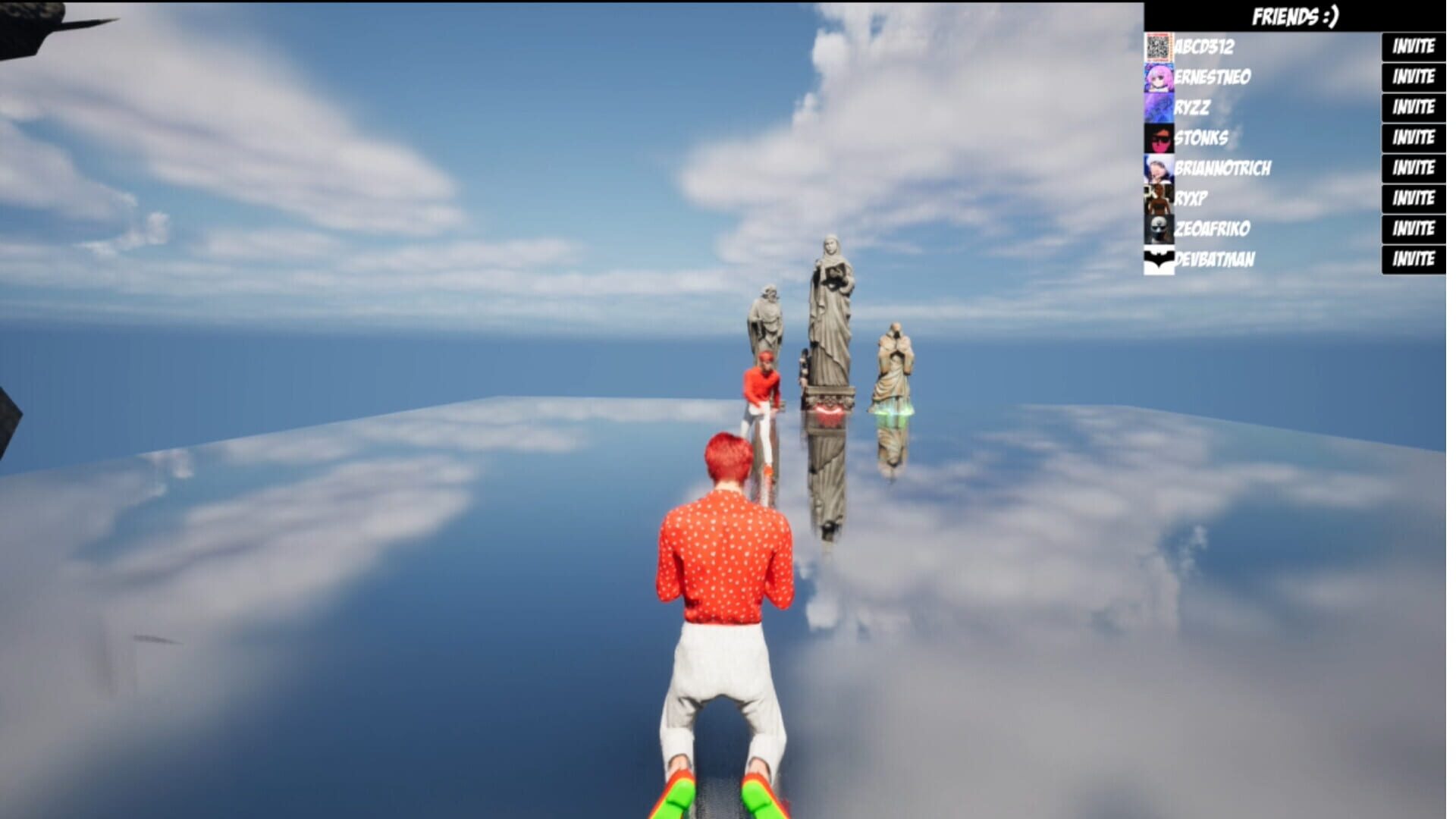The height and width of the screenshot is (819, 1456).
Task: Click the FRIENDS :) panel header
Action: pyautogui.click(x=1297, y=14)
